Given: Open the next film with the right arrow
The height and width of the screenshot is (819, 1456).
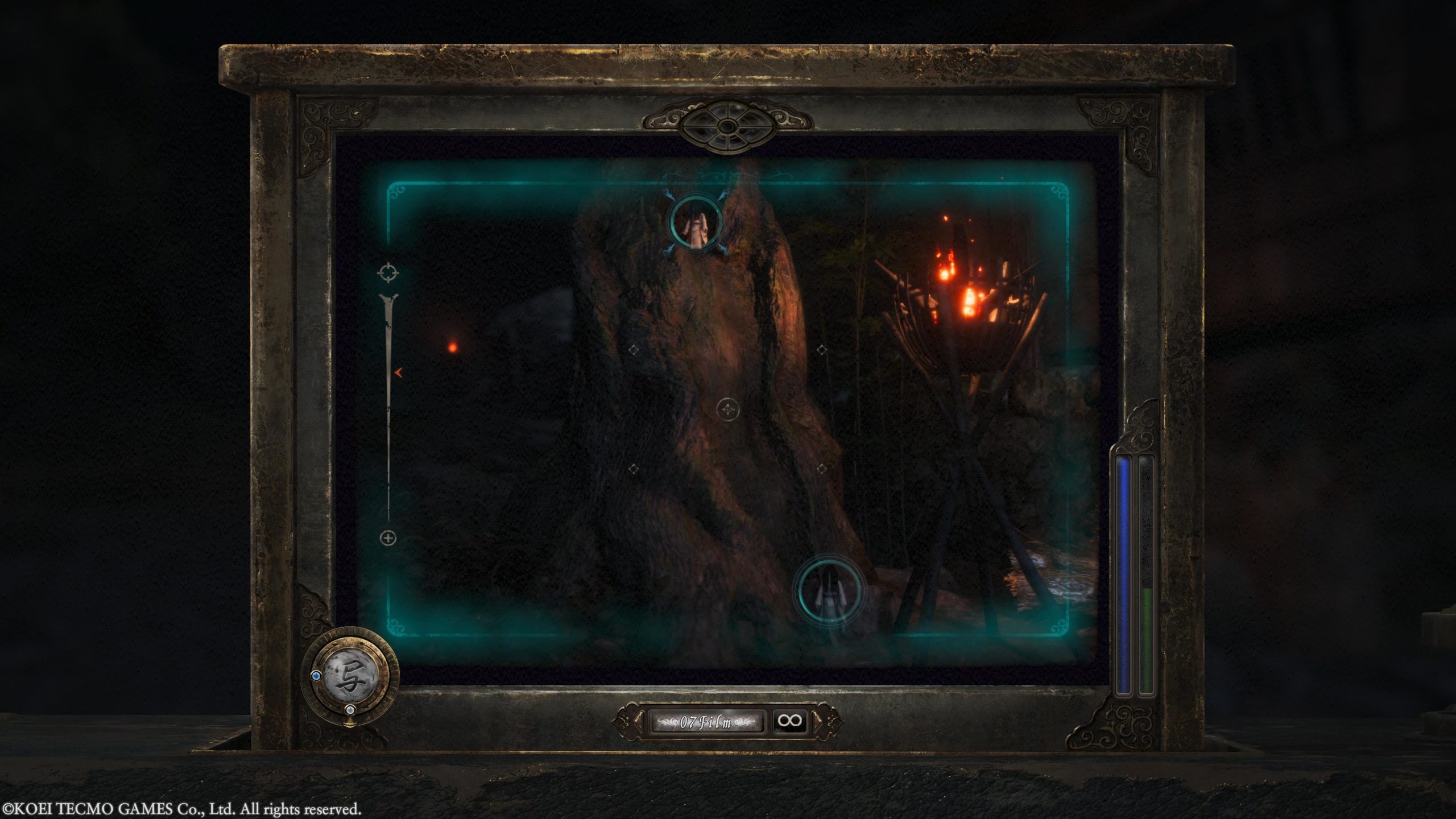Looking at the screenshot, I should [817, 720].
